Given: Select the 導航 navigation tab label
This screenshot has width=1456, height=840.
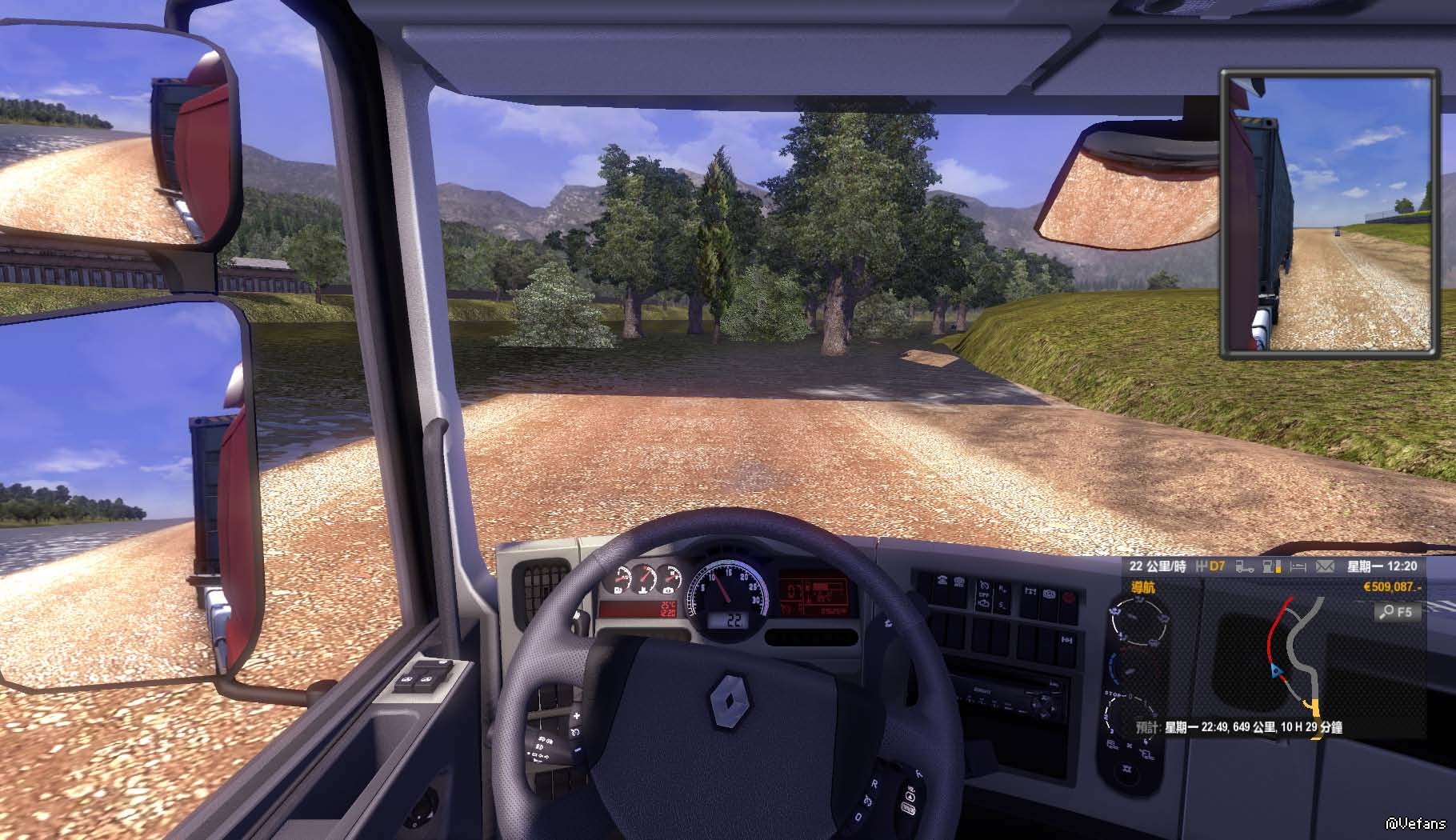Looking at the screenshot, I should pos(1142,587).
